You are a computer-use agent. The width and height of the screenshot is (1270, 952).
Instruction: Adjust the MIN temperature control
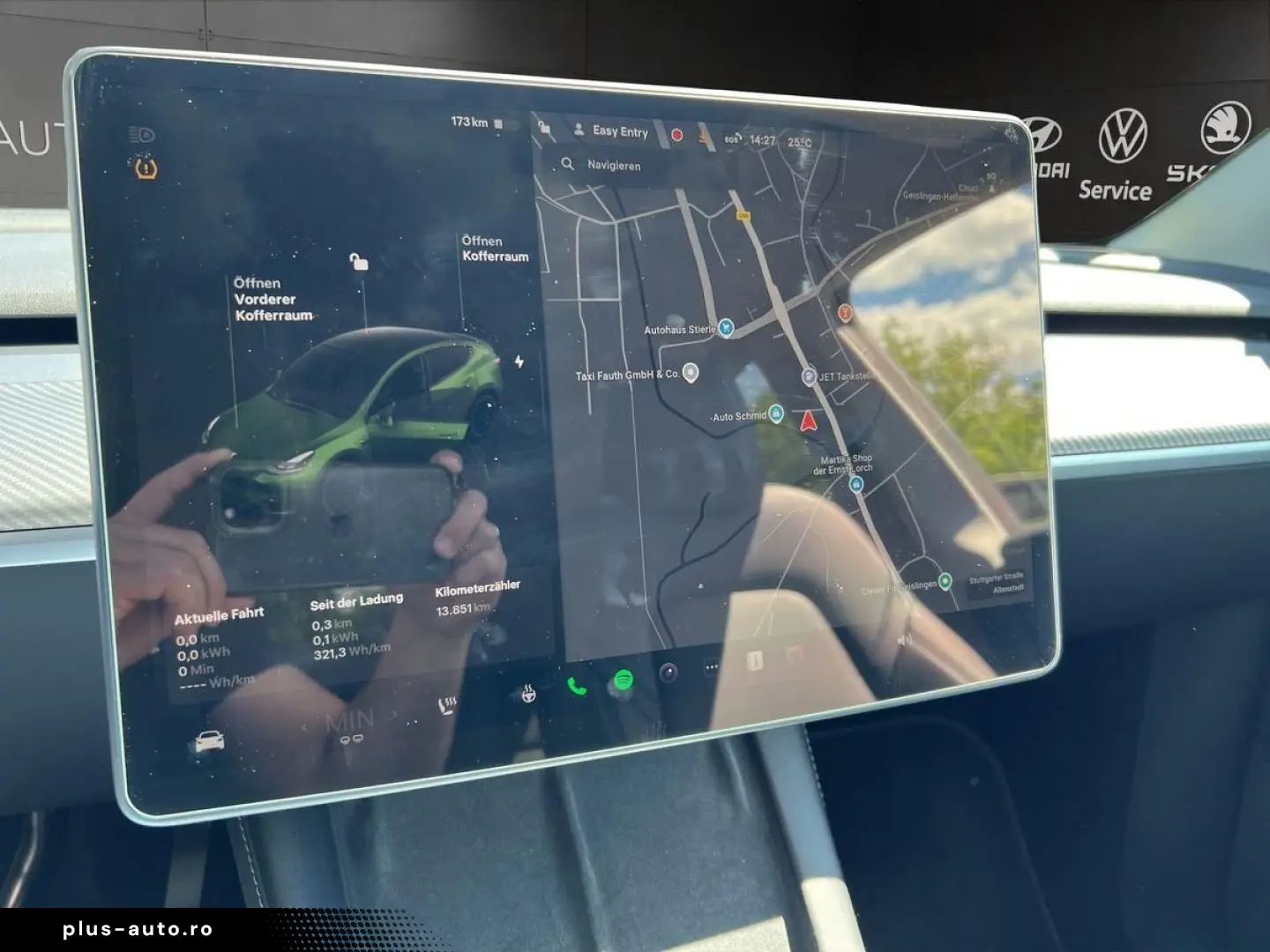click(x=349, y=718)
